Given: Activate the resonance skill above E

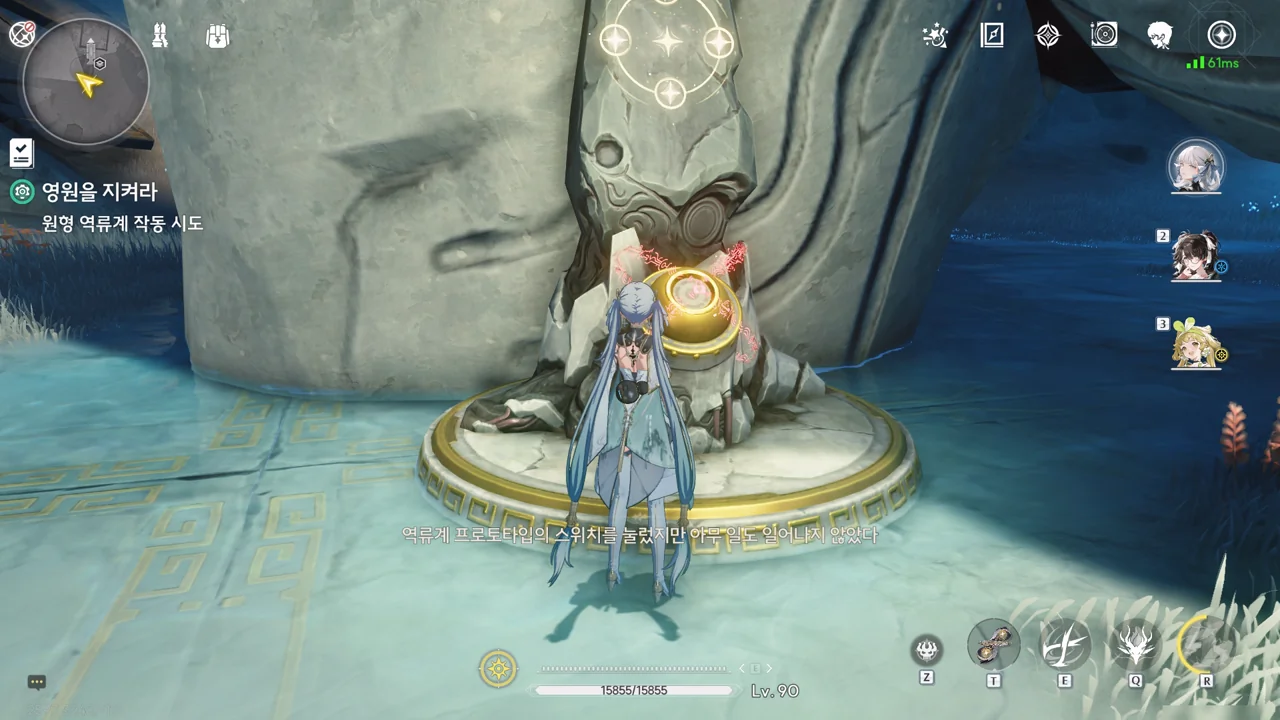Looking at the screenshot, I should tap(1065, 644).
